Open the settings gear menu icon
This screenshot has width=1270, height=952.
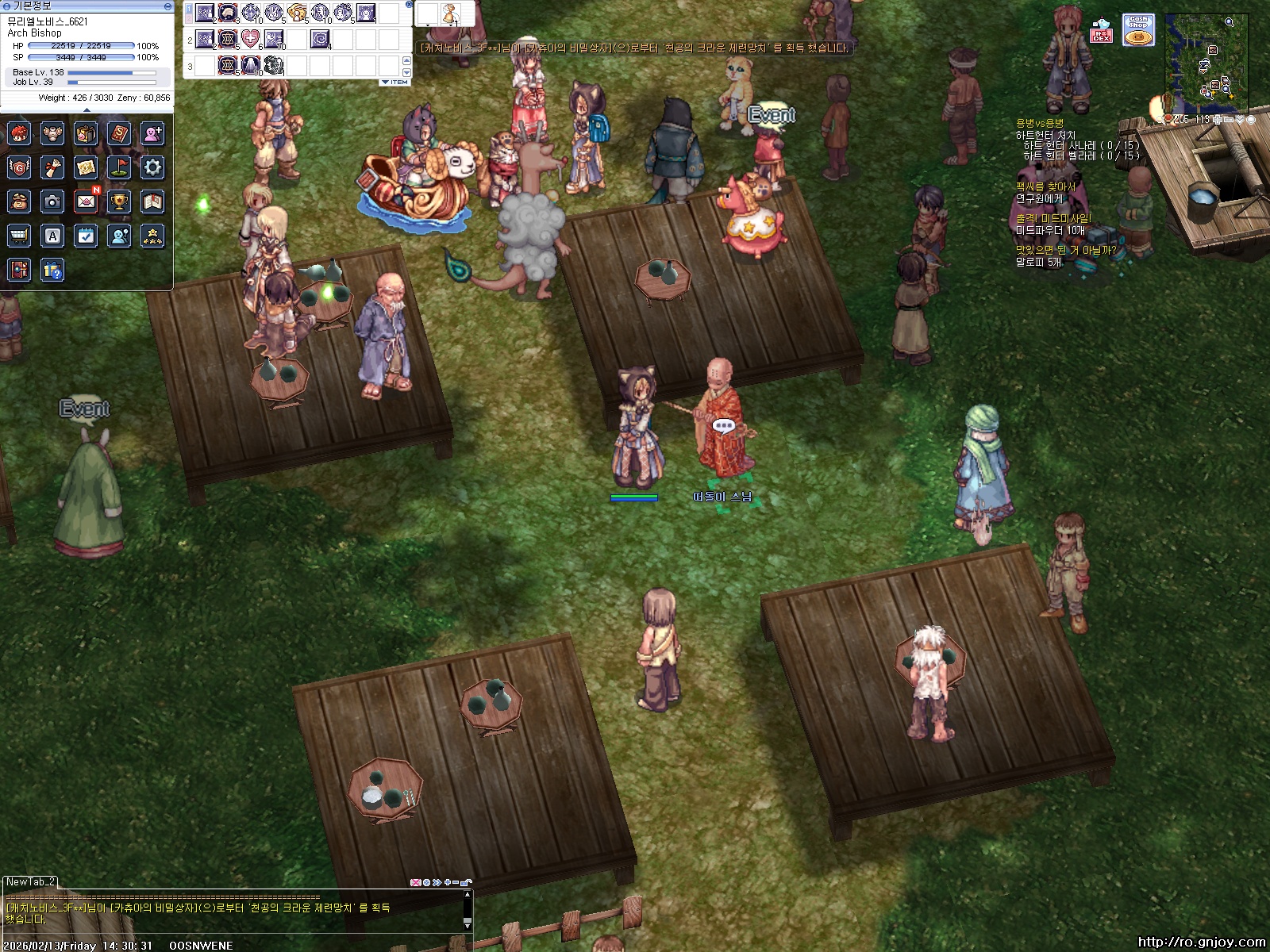click(x=152, y=167)
